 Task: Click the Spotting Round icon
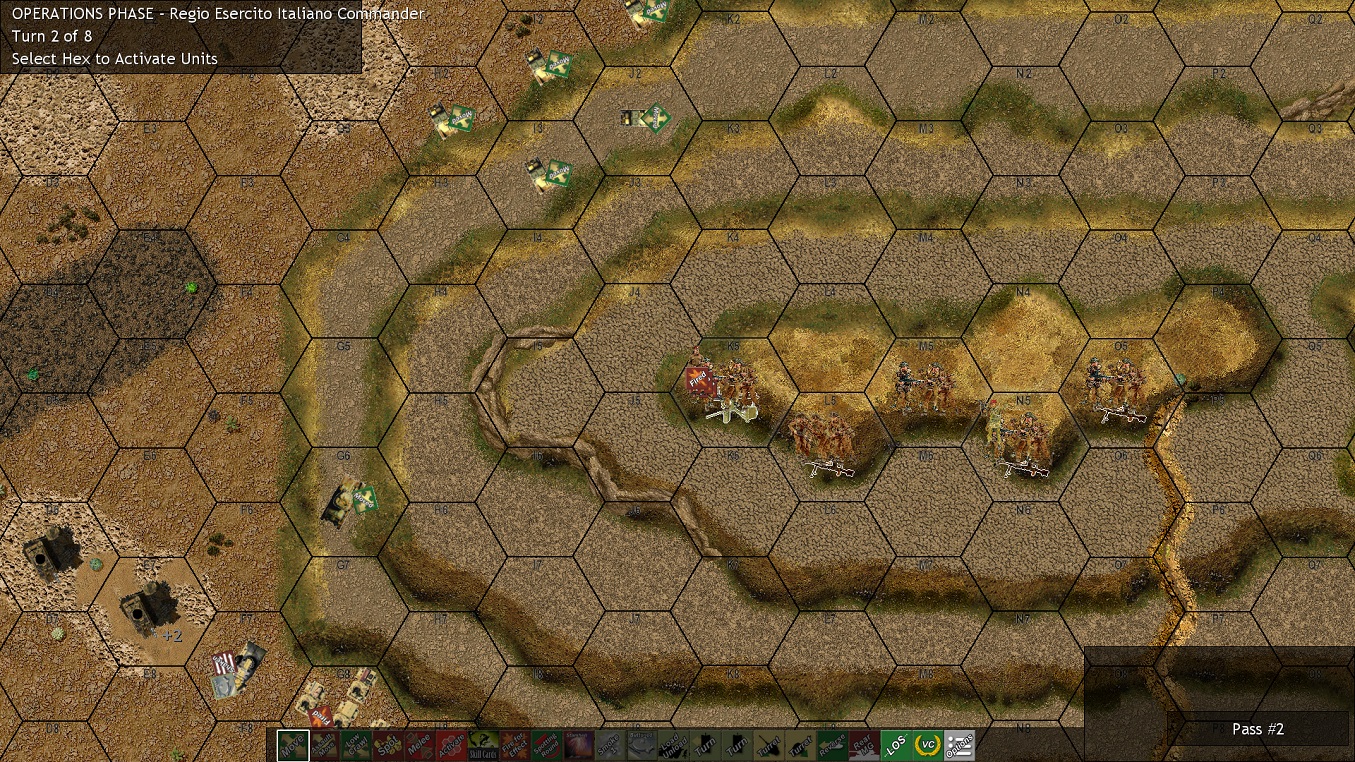548,746
